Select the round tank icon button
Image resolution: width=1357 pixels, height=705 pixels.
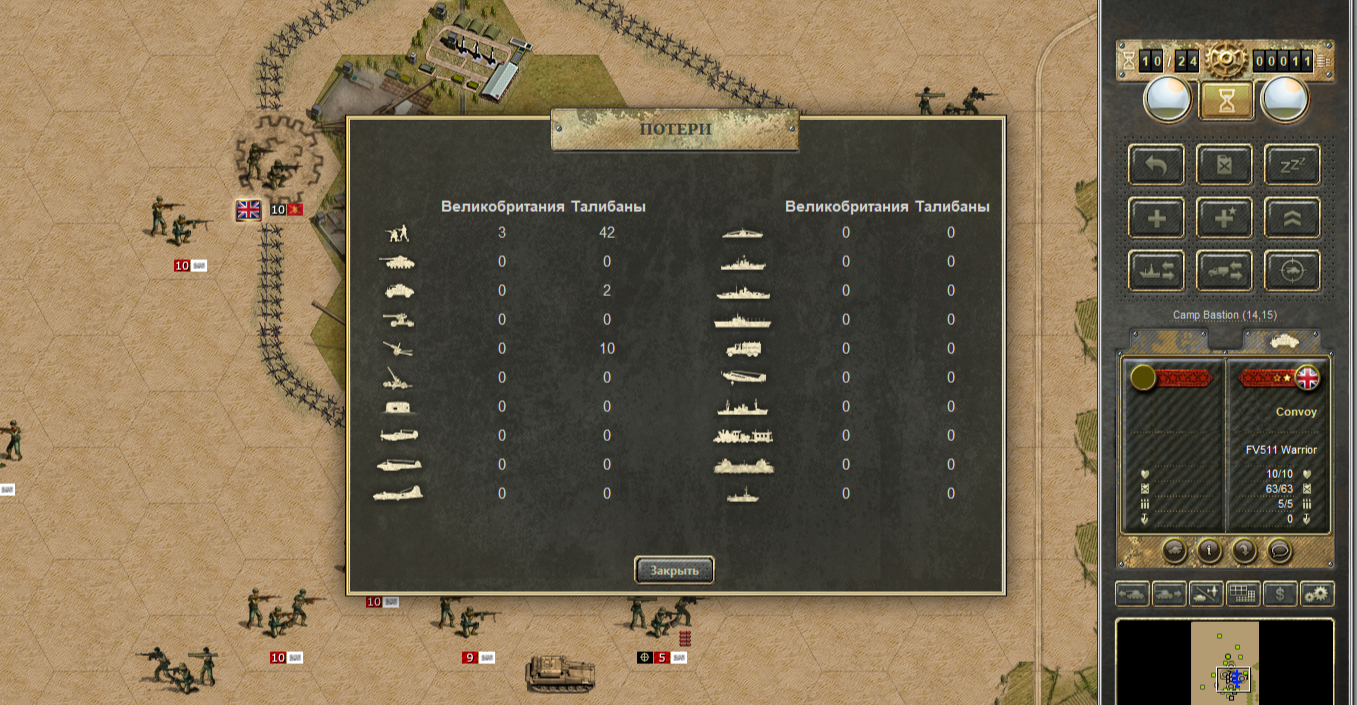pos(1175,549)
